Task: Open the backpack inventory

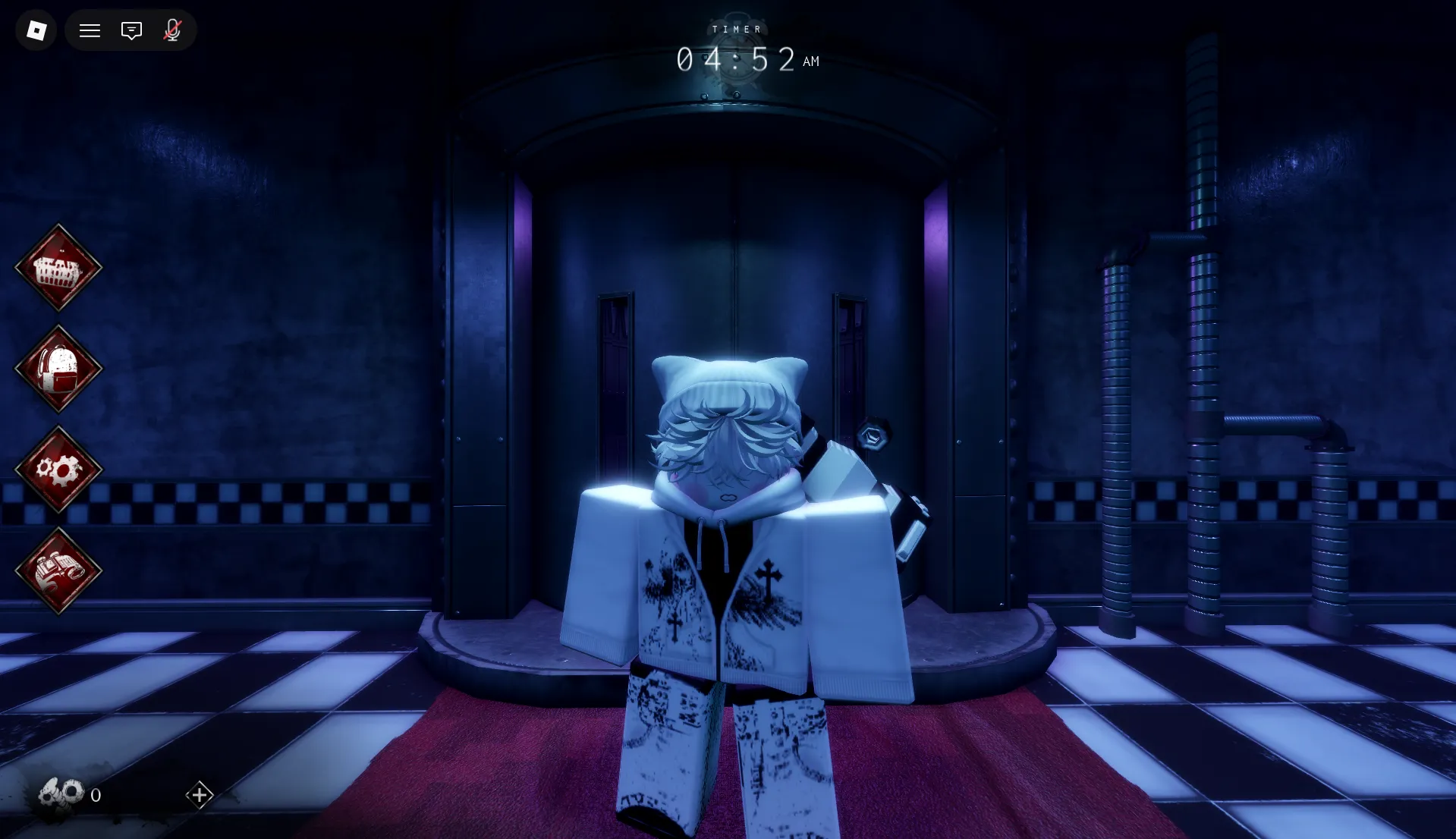Action: [58, 369]
